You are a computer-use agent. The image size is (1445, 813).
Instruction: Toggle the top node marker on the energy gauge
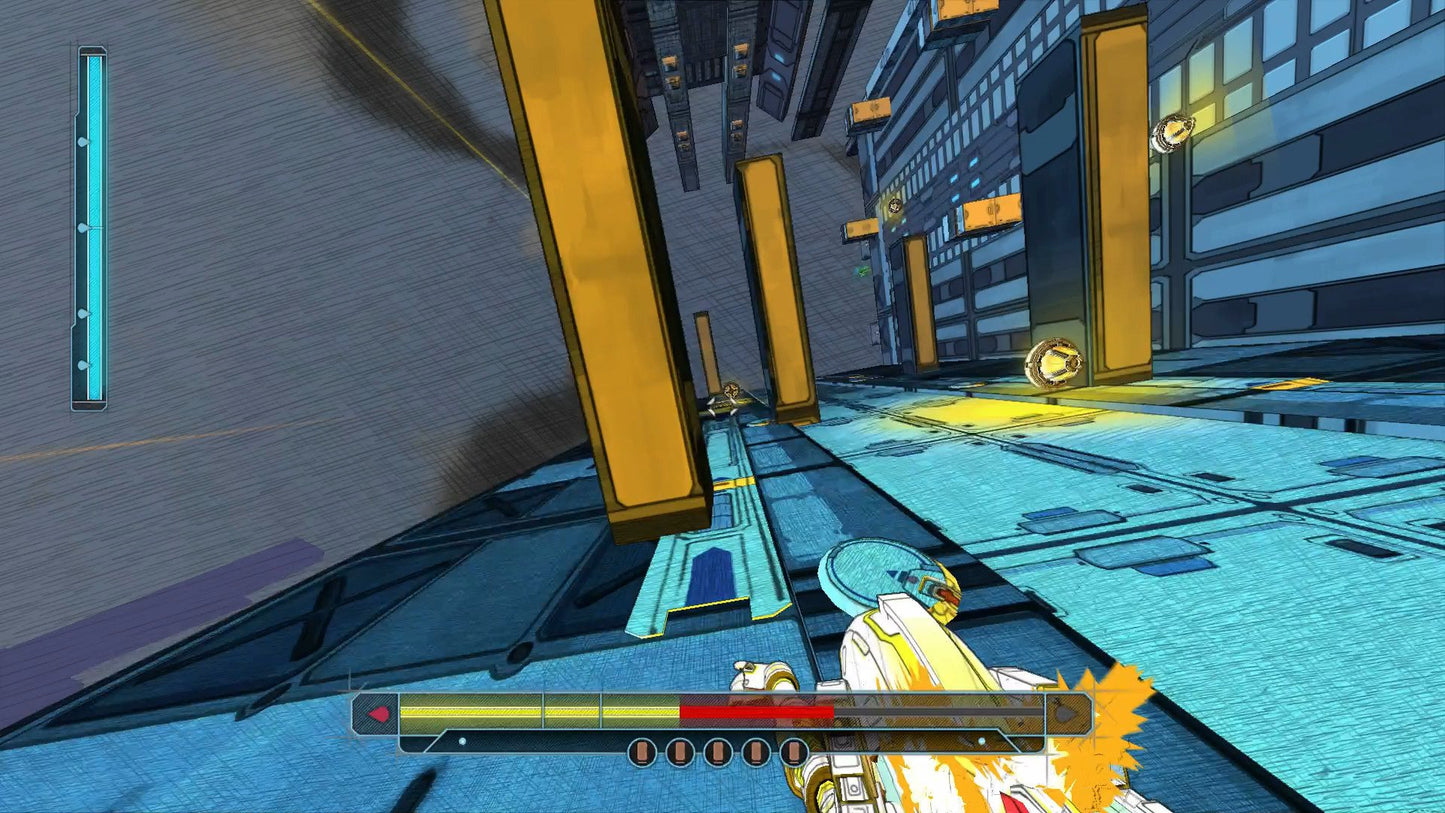(x=81, y=140)
